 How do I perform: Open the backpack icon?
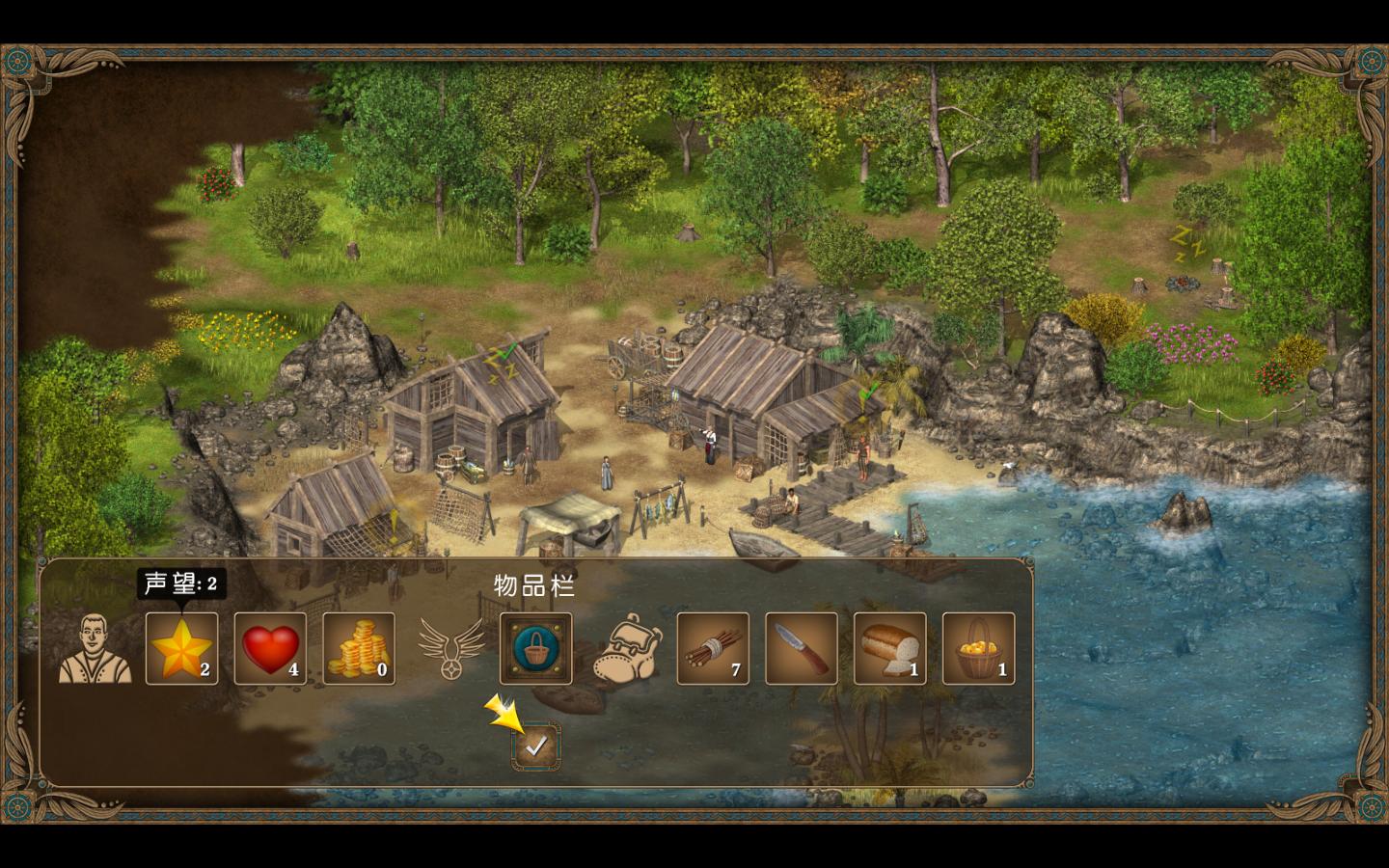click(625, 649)
